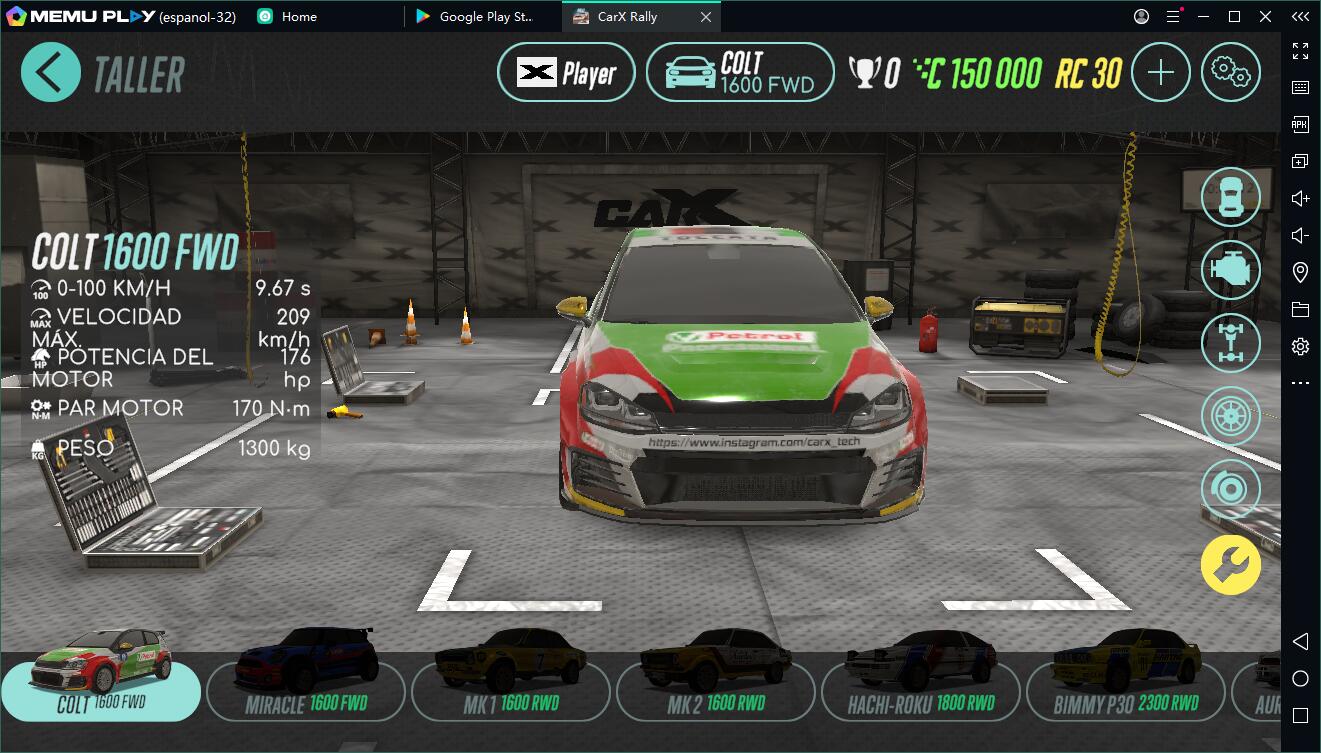Open the drivetrain suspension settings icon
This screenshot has height=753, width=1321.
click(1231, 343)
